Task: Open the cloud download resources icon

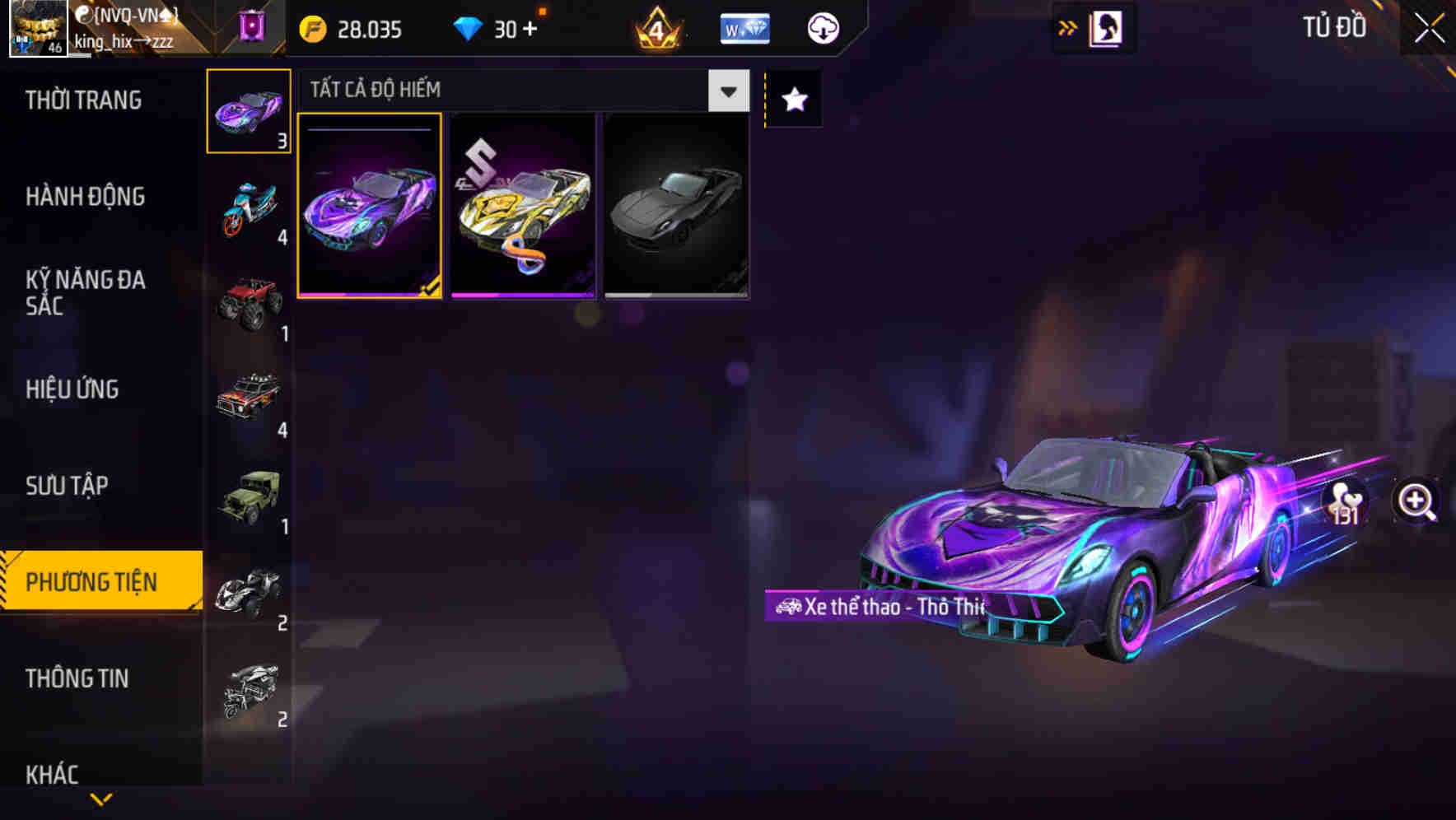Action: pos(823,27)
